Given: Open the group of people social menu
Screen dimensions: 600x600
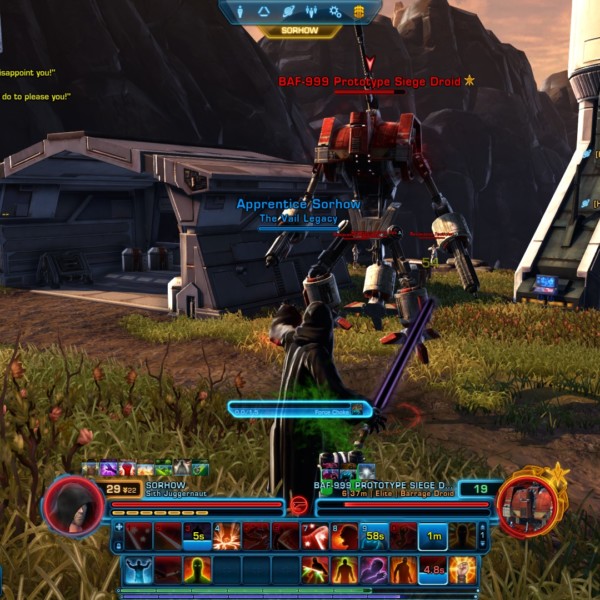Looking at the screenshot, I should point(312,12).
